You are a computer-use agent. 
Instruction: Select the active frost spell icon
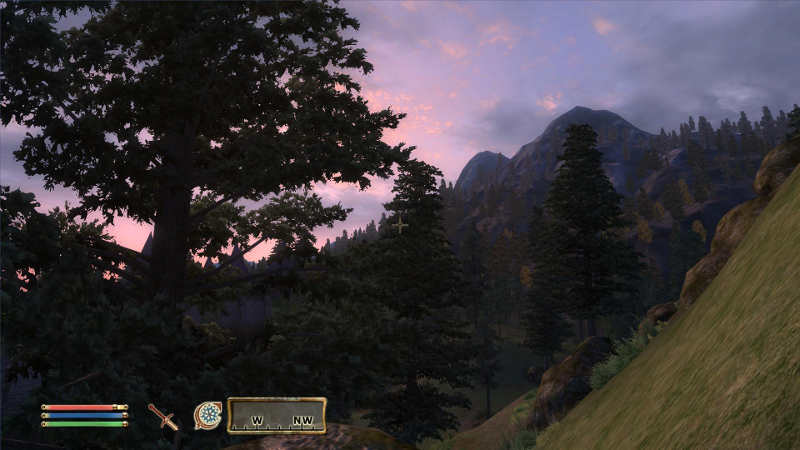(208, 415)
